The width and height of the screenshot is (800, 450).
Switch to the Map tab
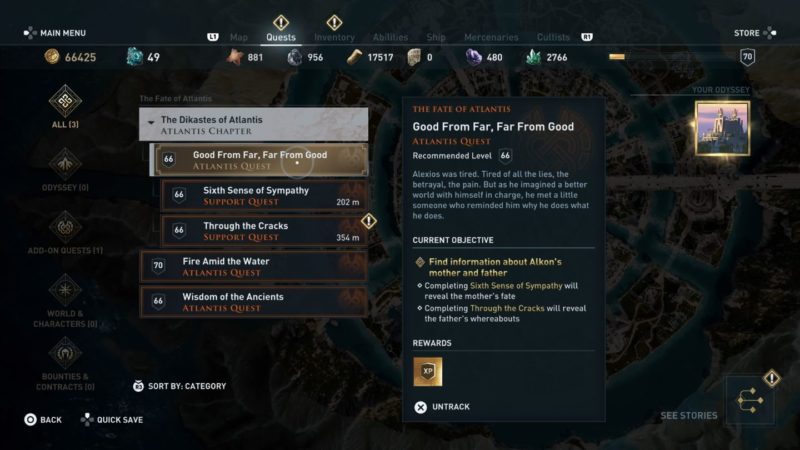[239, 37]
